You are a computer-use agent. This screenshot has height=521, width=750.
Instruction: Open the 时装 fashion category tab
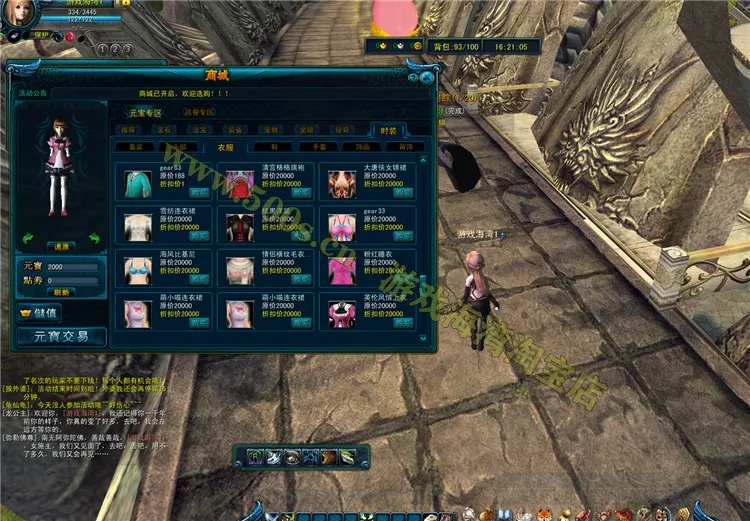[x=387, y=130]
